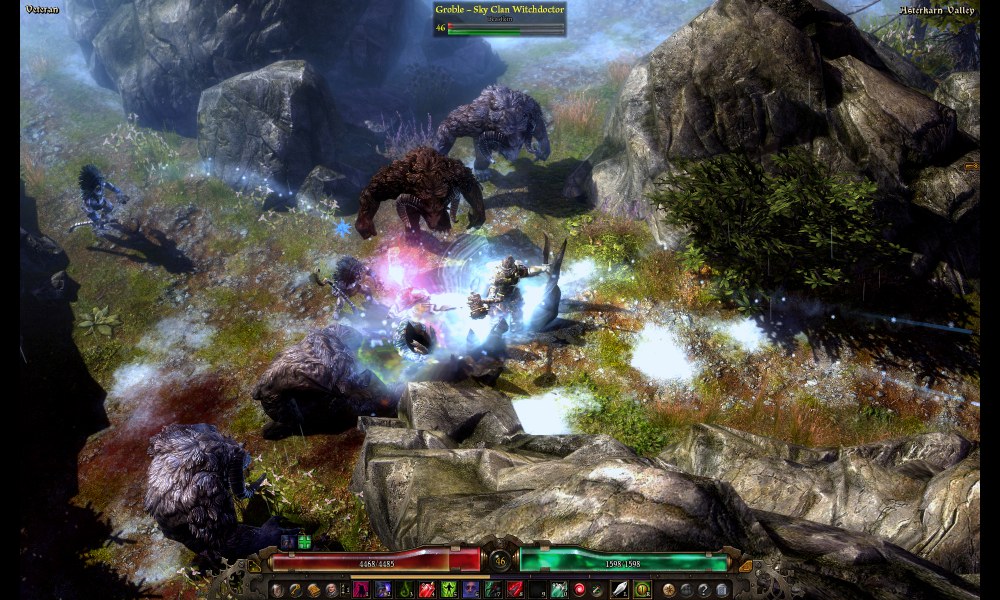Use the purple caster skill in slot 2
This screenshot has height=600, width=1000.
[382, 590]
